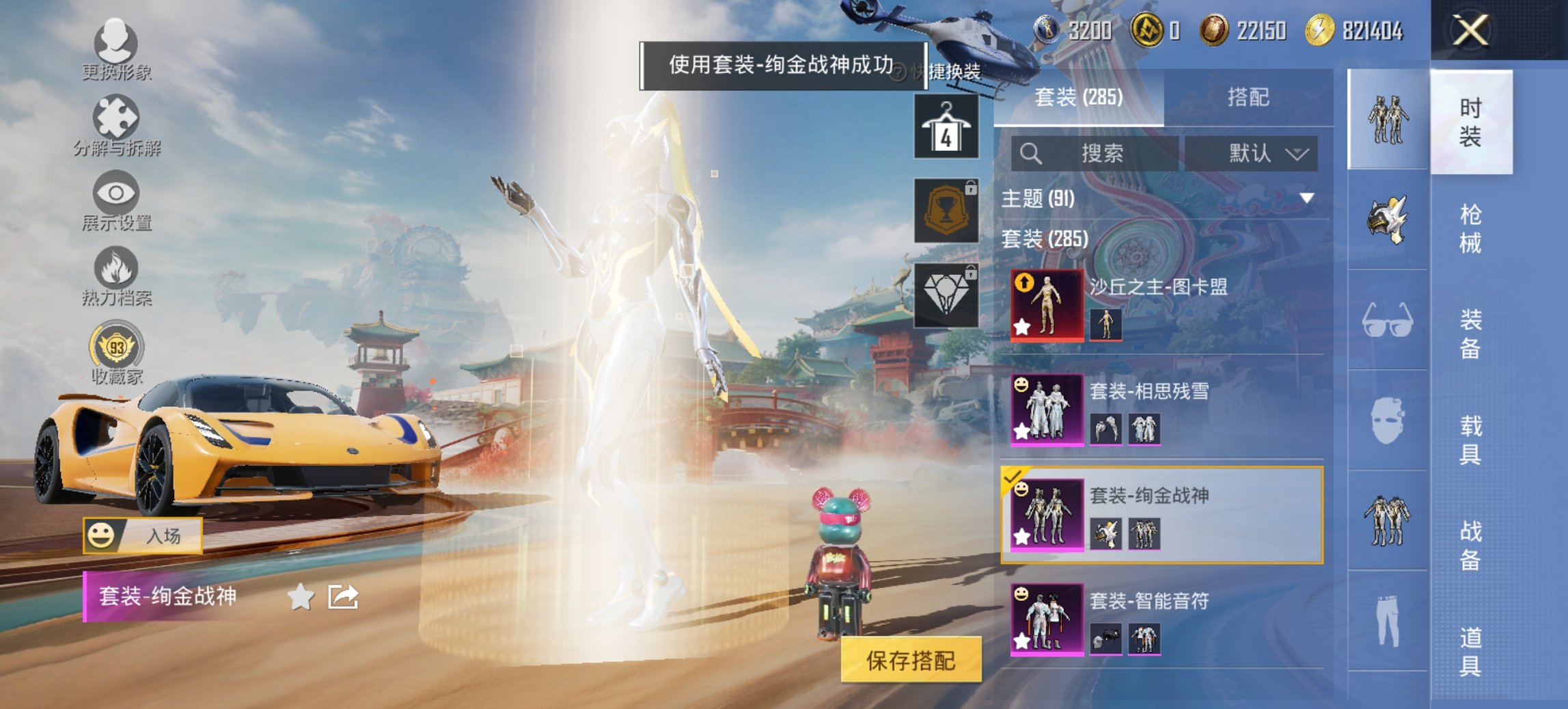Image resolution: width=1568 pixels, height=709 pixels.
Task: Open the 默认 sorting dropdown
Action: 1256,152
